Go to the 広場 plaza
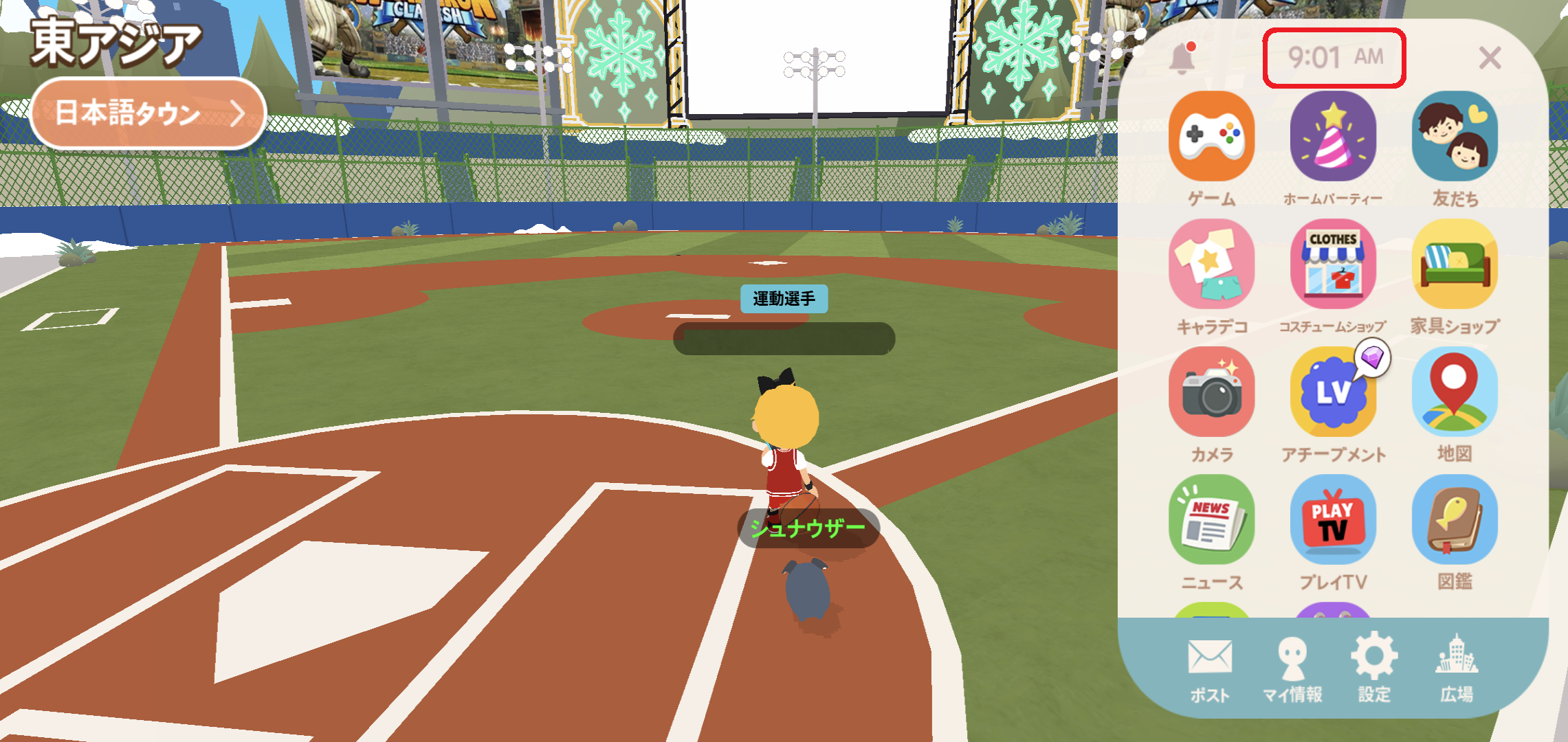 tap(1457, 668)
